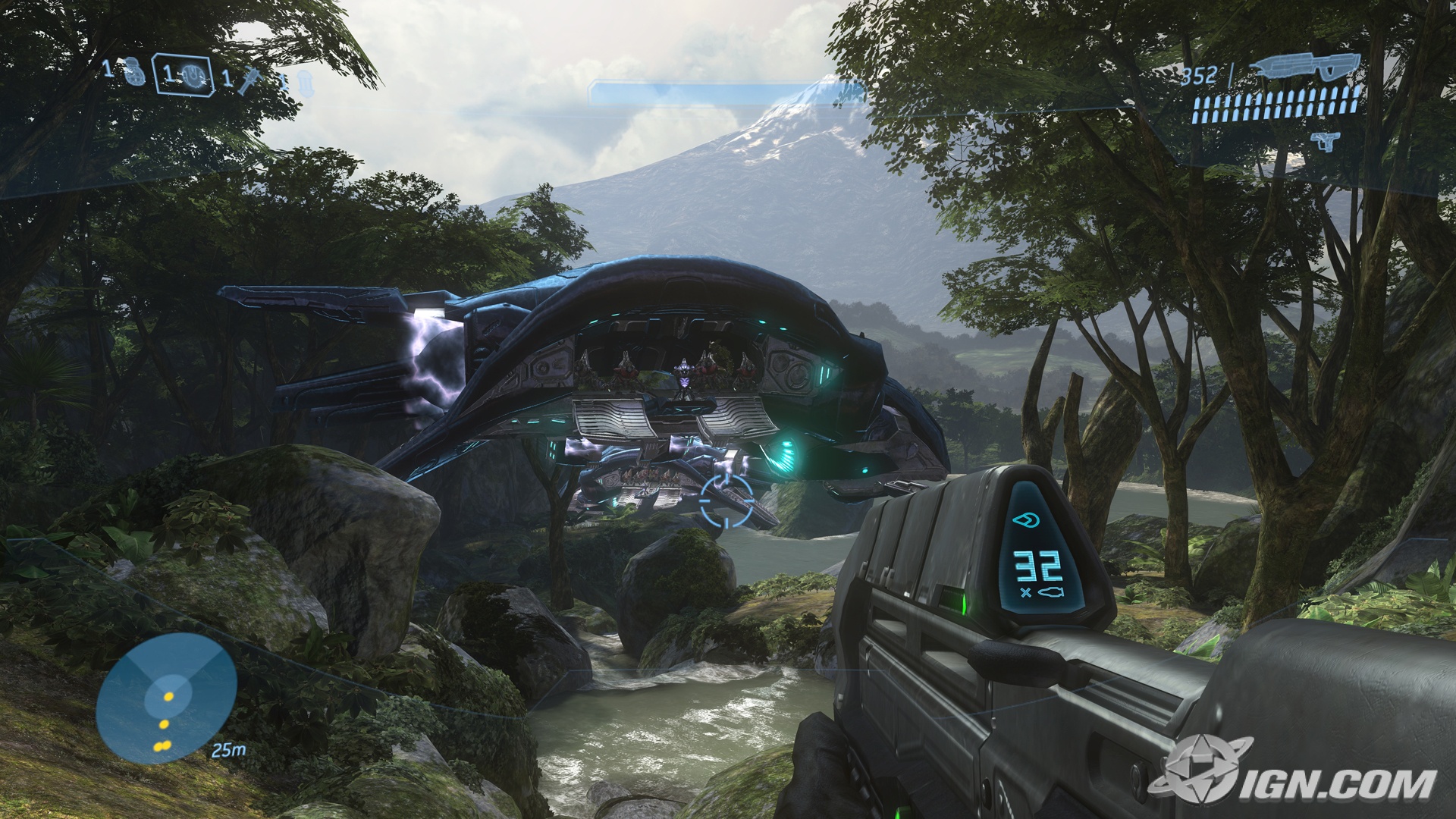Choose the highlighted plasma grenade slot
Image resolution: width=1456 pixels, height=819 pixels.
(183, 74)
